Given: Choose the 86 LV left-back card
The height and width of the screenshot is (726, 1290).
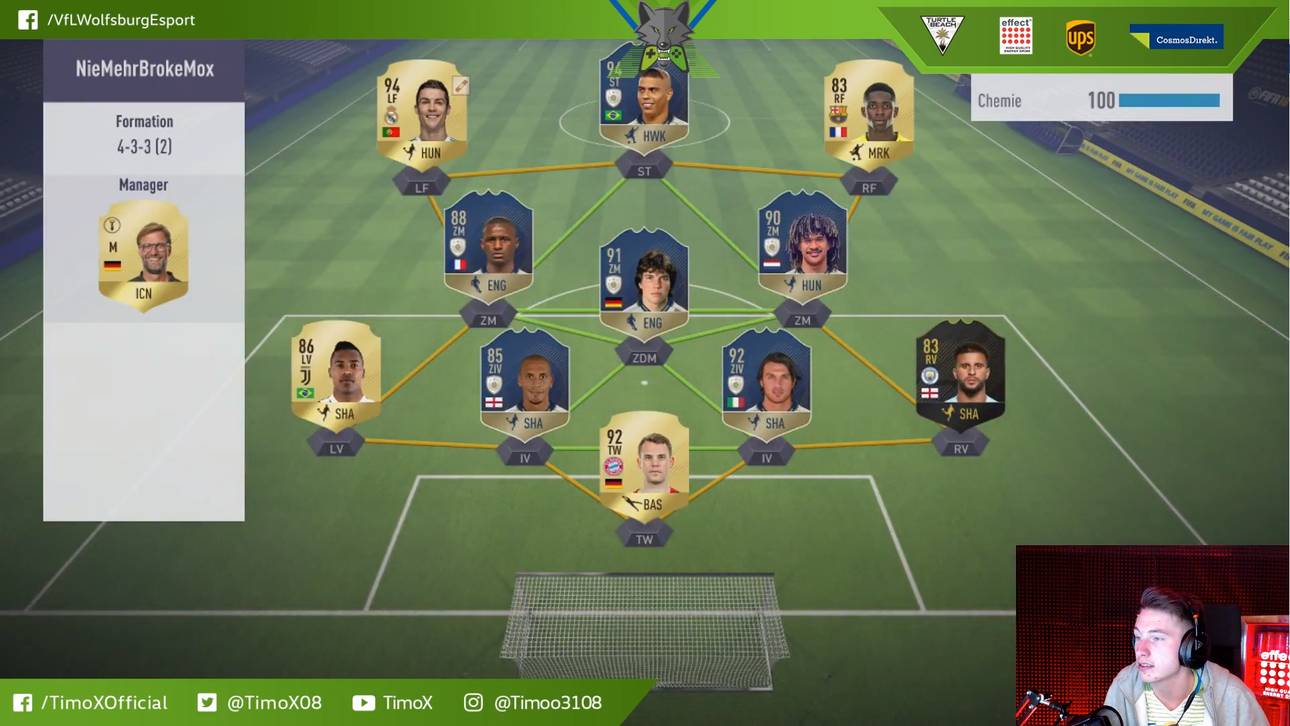Looking at the screenshot, I should pyautogui.click(x=336, y=375).
